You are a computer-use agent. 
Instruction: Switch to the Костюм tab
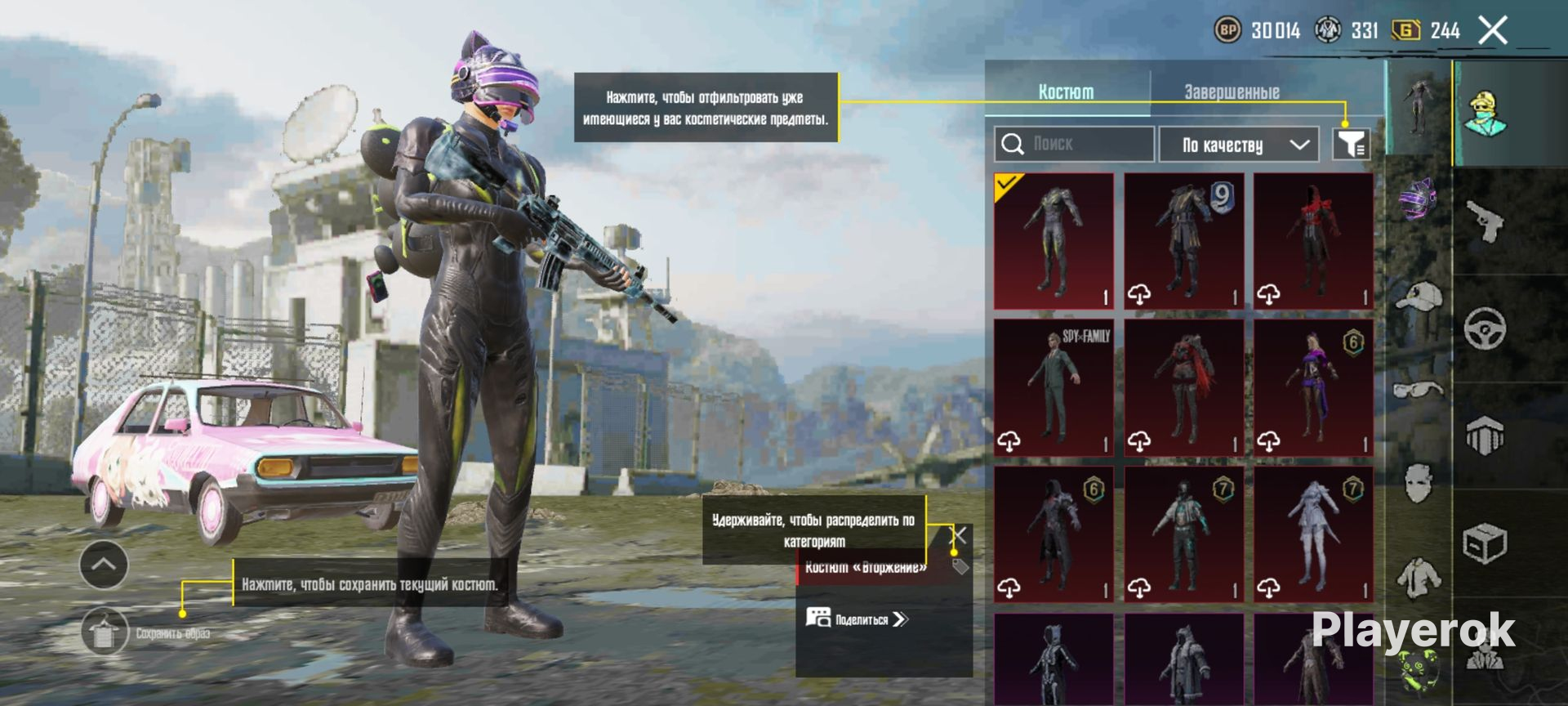(x=1066, y=92)
